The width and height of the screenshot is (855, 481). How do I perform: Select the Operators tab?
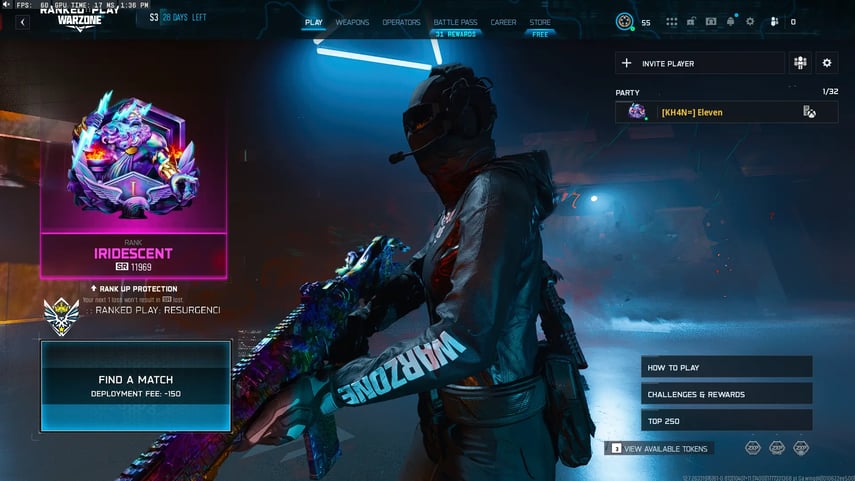[401, 22]
